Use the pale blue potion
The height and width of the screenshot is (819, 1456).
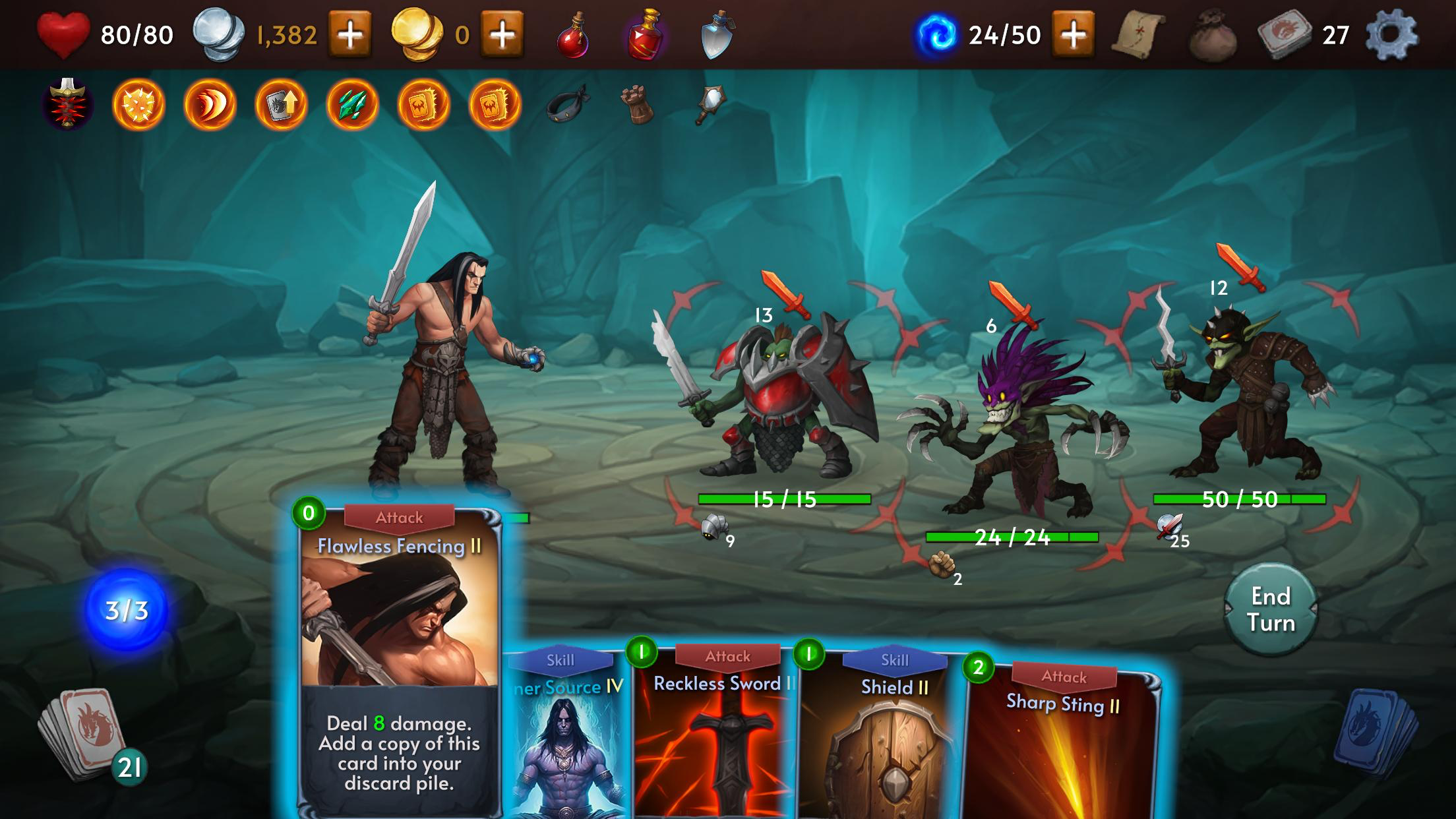(x=717, y=34)
